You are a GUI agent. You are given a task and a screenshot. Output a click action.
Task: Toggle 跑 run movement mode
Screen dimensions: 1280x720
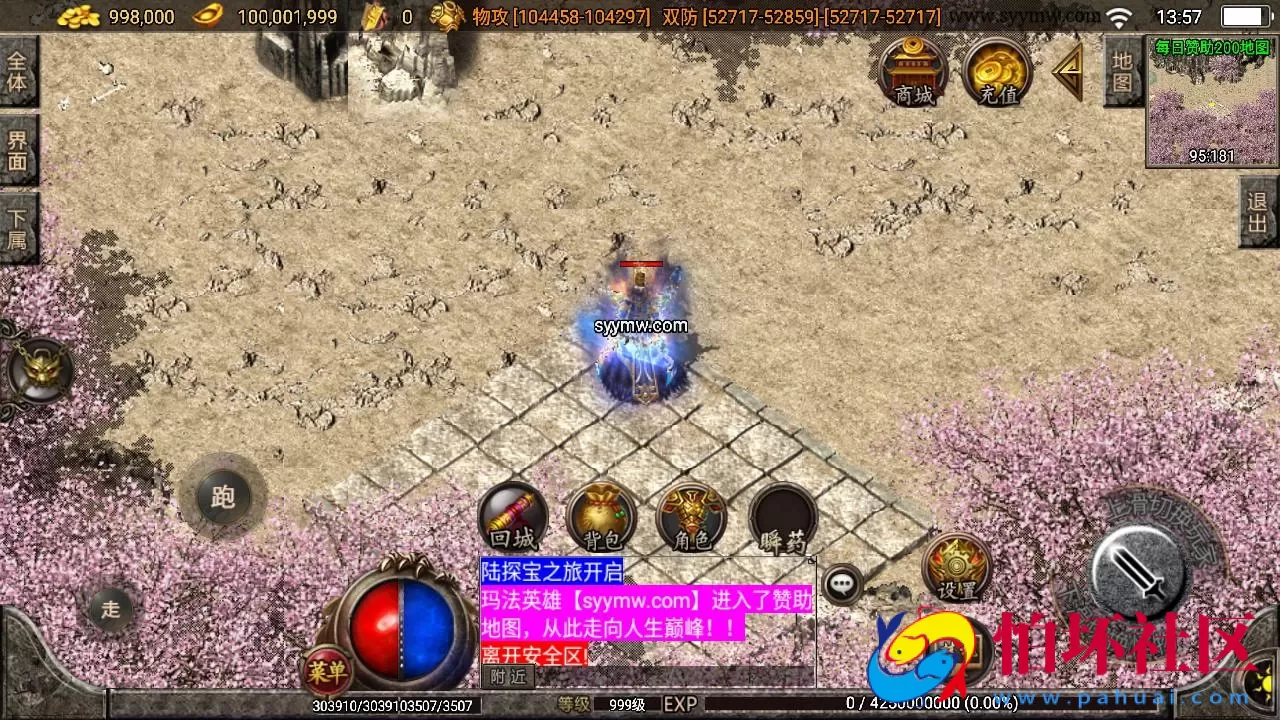[x=222, y=496]
